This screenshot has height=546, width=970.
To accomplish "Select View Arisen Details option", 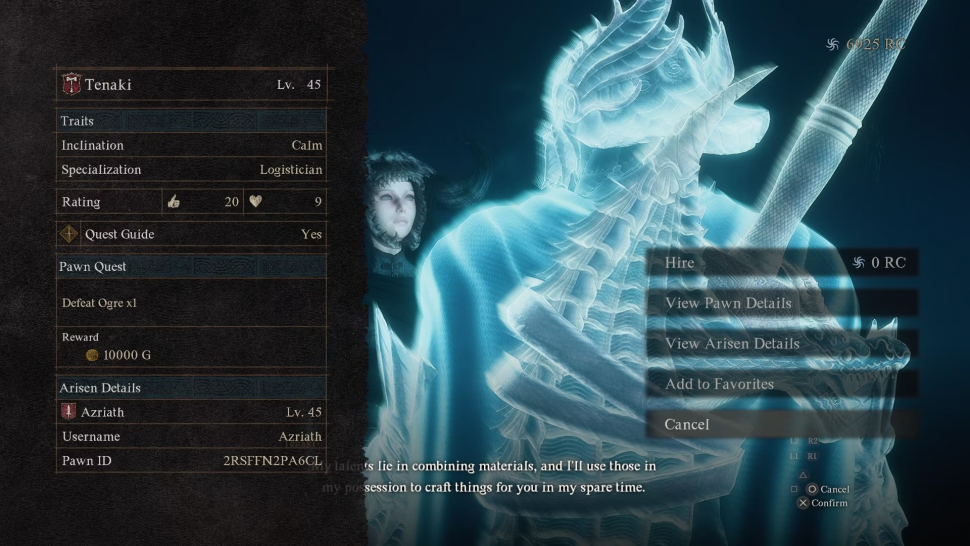I will click(782, 343).
